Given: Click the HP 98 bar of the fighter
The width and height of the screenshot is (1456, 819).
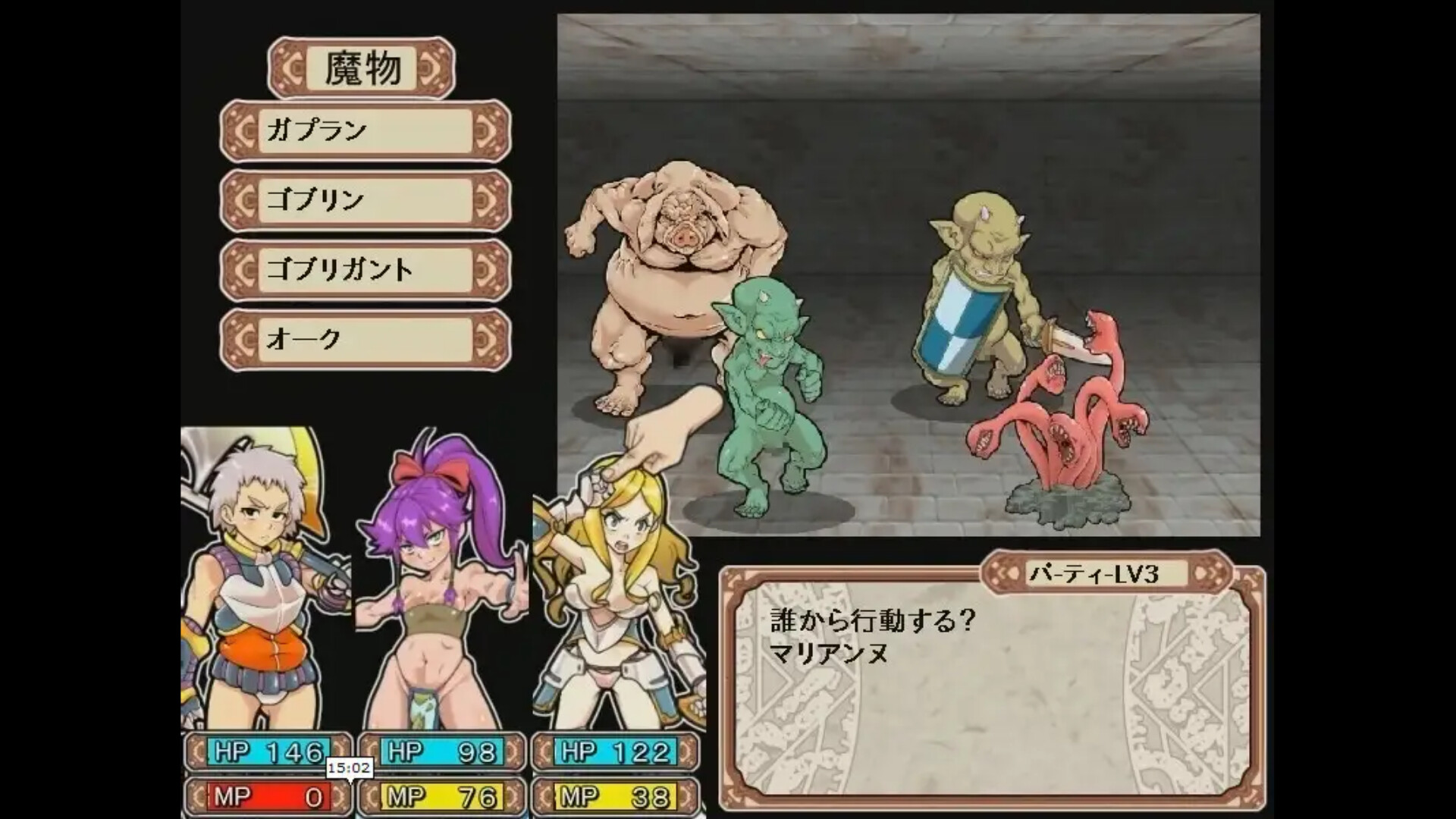Looking at the screenshot, I should pyautogui.click(x=444, y=753).
